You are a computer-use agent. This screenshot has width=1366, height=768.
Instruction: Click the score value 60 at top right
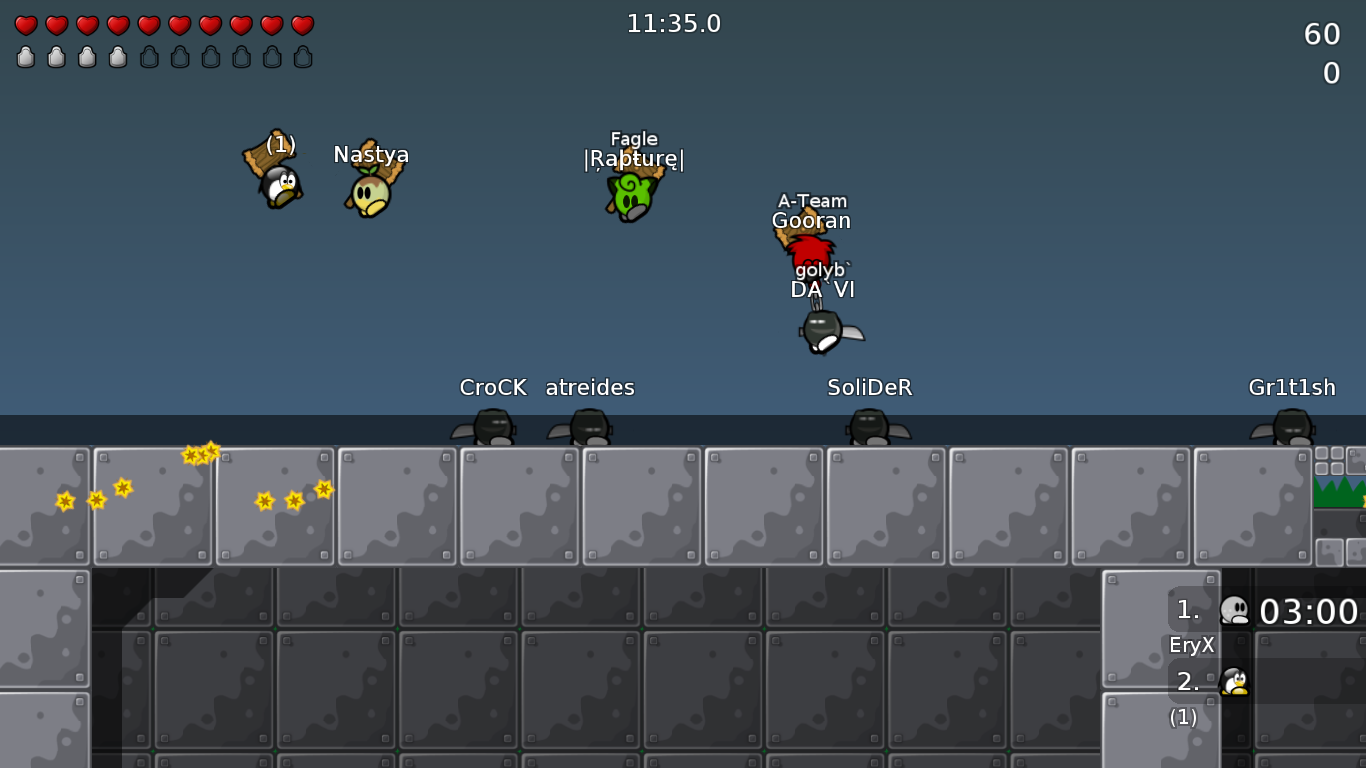coord(1323,33)
